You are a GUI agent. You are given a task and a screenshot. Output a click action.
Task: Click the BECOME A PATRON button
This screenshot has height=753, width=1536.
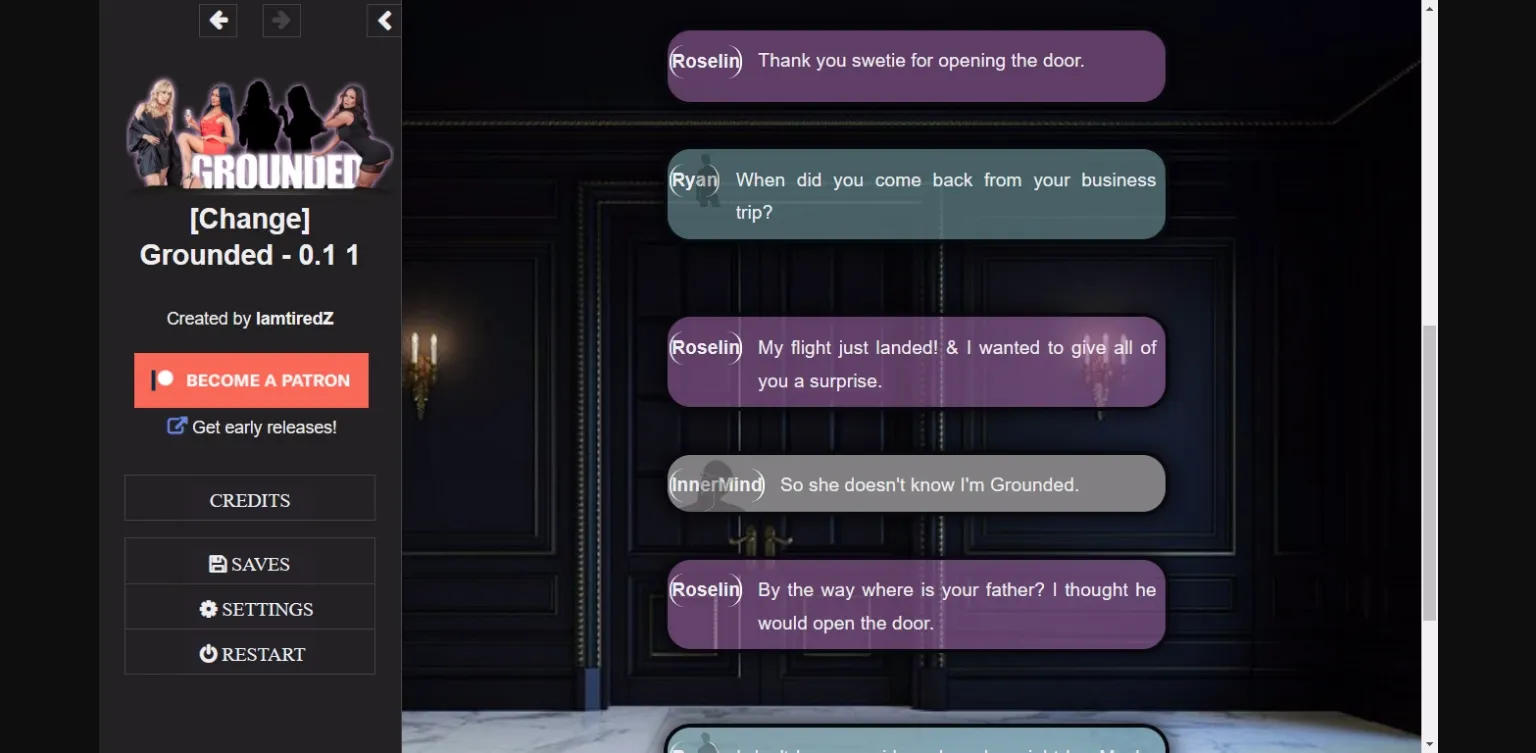(251, 380)
